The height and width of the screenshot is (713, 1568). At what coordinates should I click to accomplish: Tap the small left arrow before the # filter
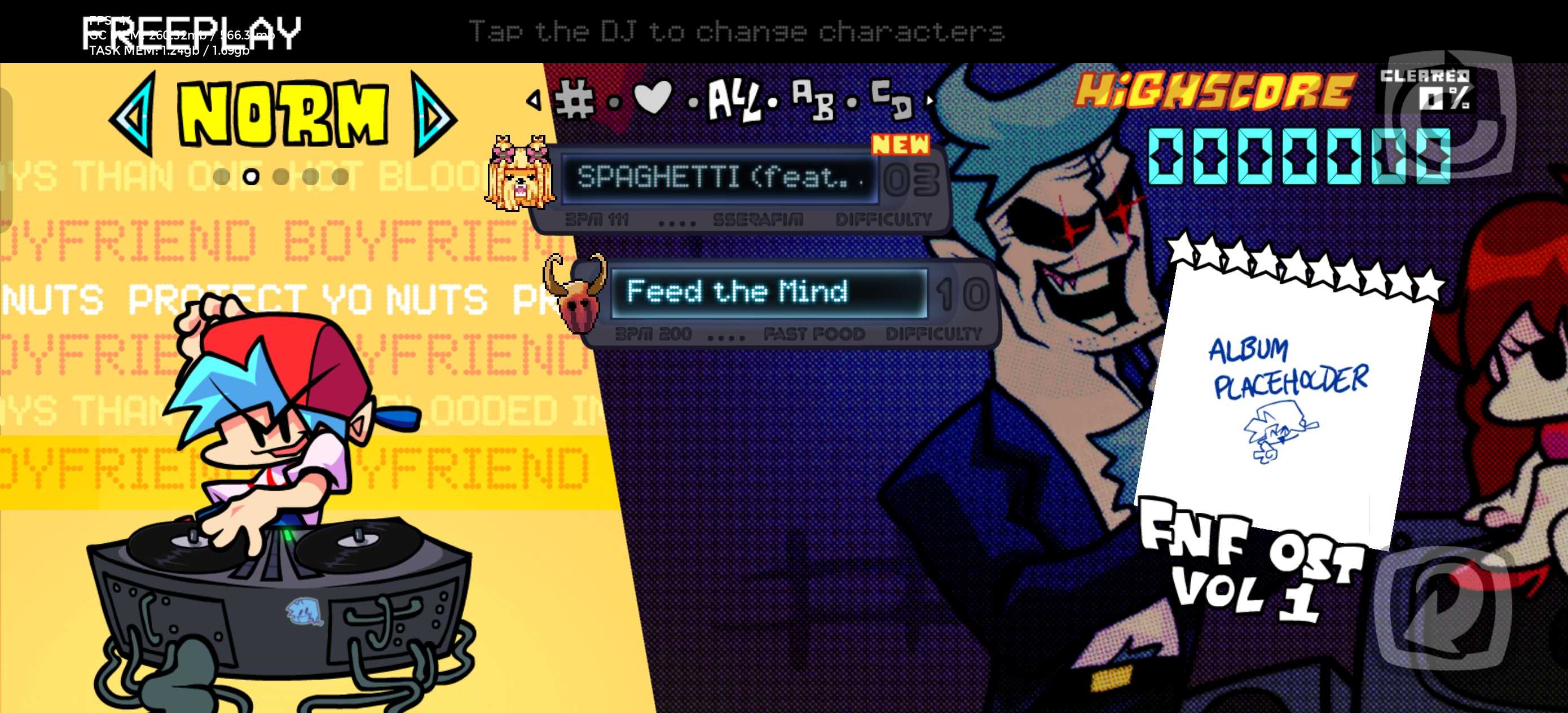point(534,99)
